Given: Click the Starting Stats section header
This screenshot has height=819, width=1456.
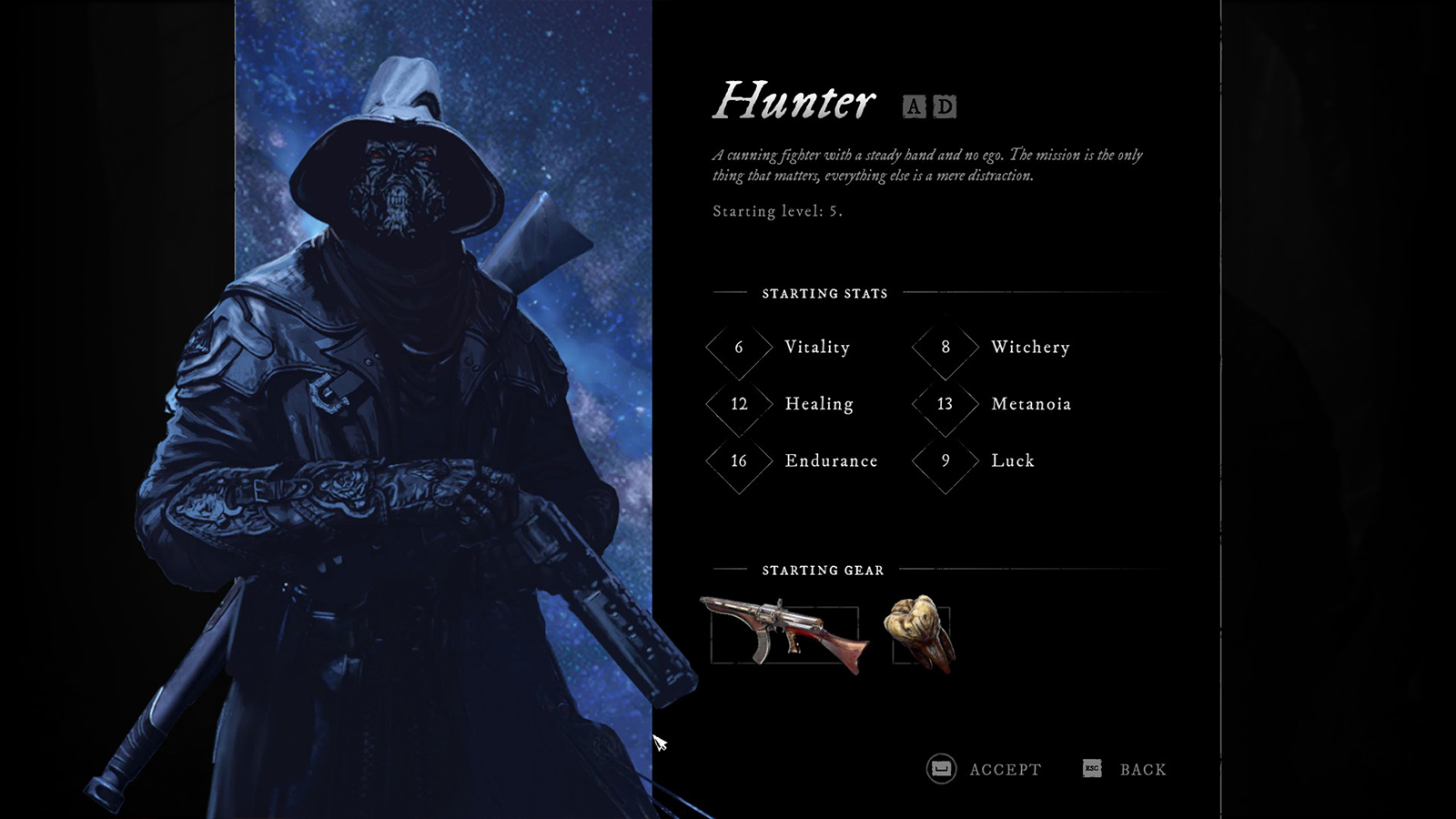Looking at the screenshot, I should (824, 293).
